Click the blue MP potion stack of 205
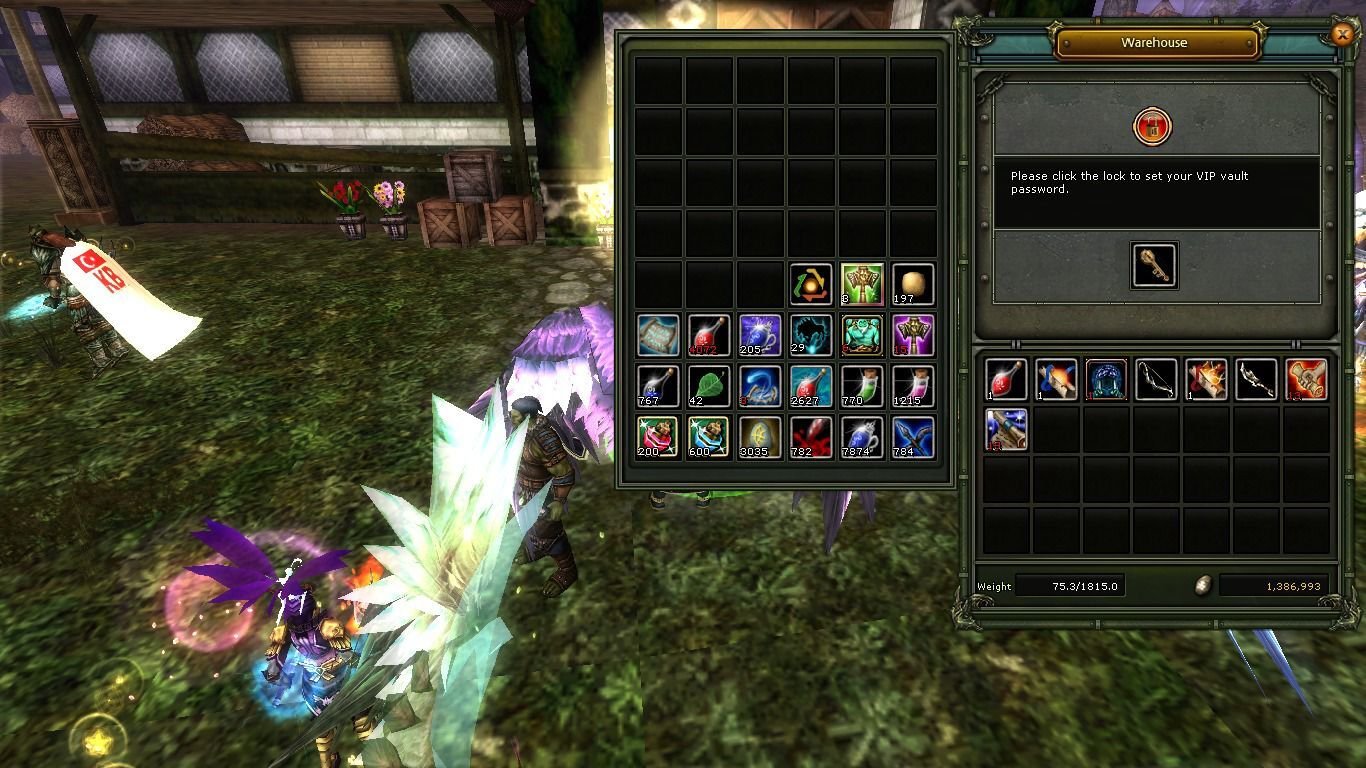Viewport: 1366px width, 768px height. [759, 336]
